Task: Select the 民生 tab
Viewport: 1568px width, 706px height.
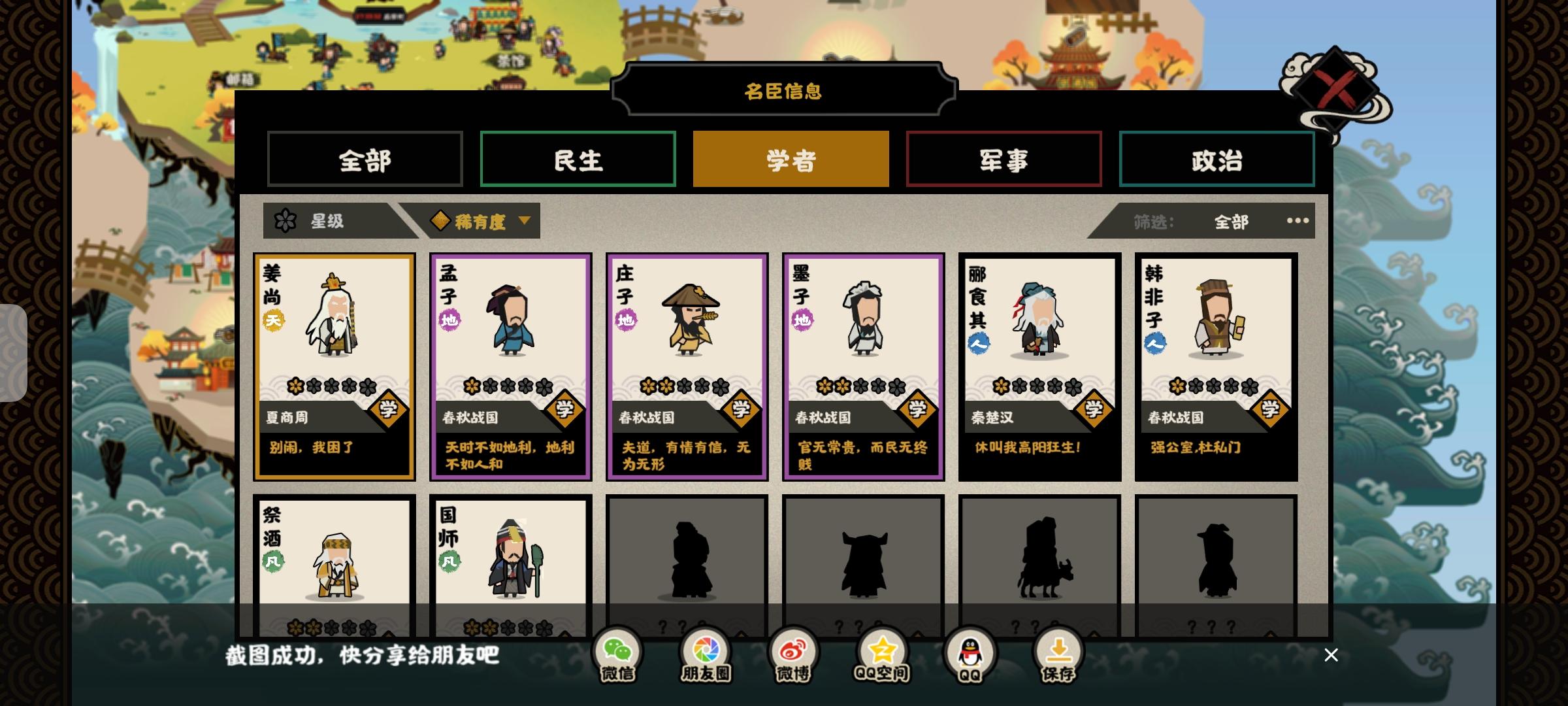Action: [578, 159]
